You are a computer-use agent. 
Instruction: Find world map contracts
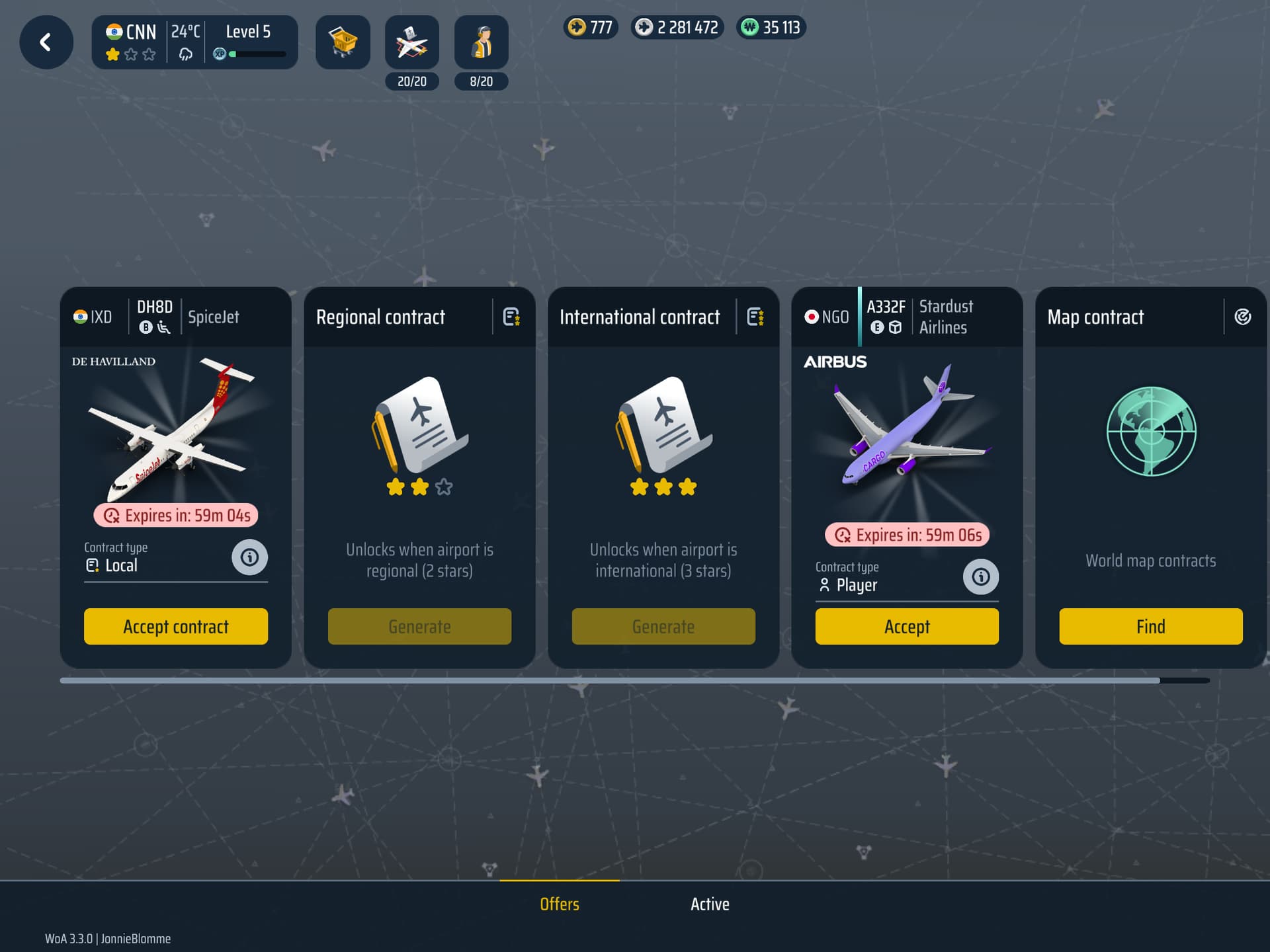[1150, 626]
